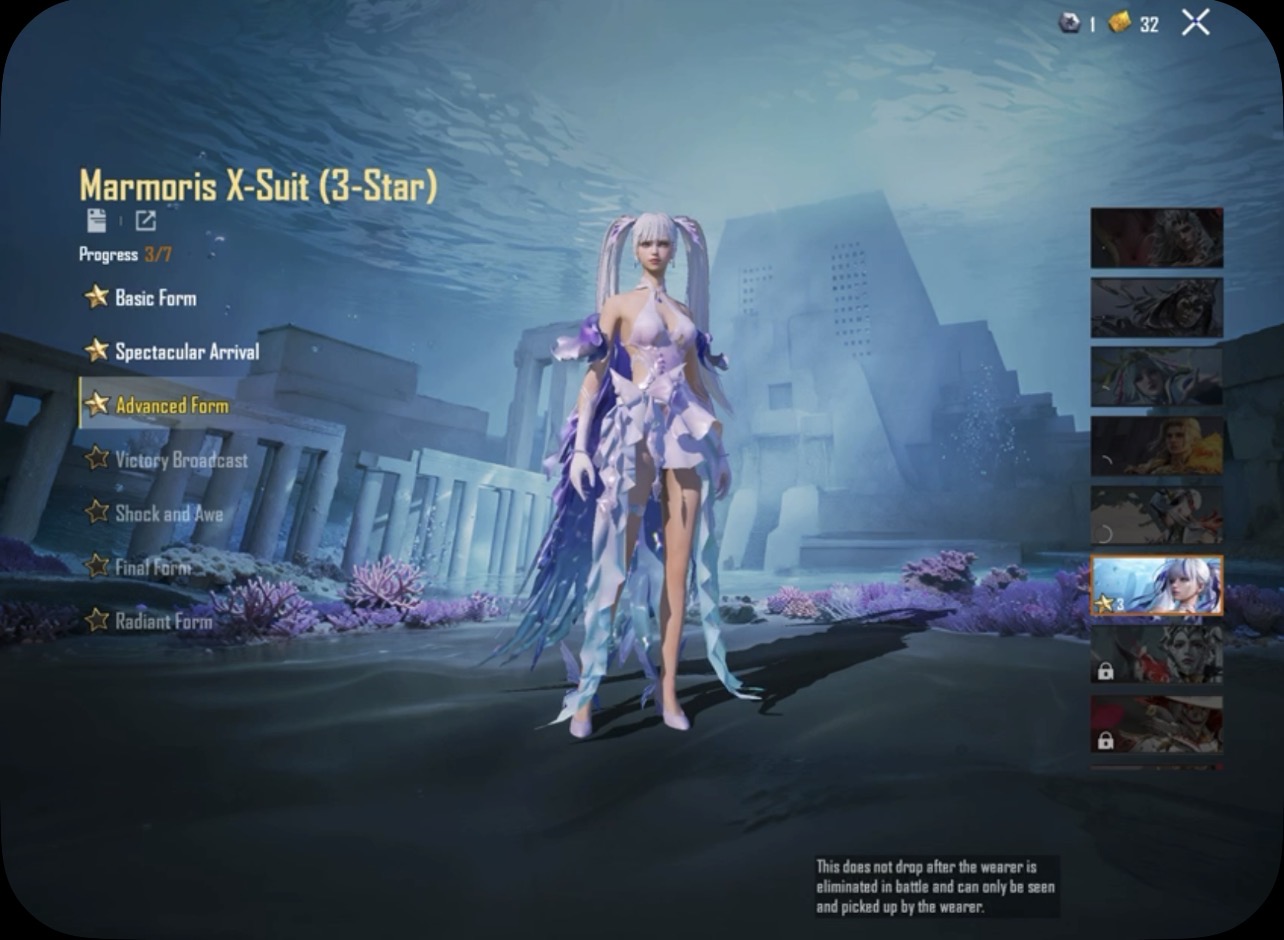The height and width of the screenshot is (940, 1284).
Task: Select the Advanced Form stage
Action: [x=171, y=405]
